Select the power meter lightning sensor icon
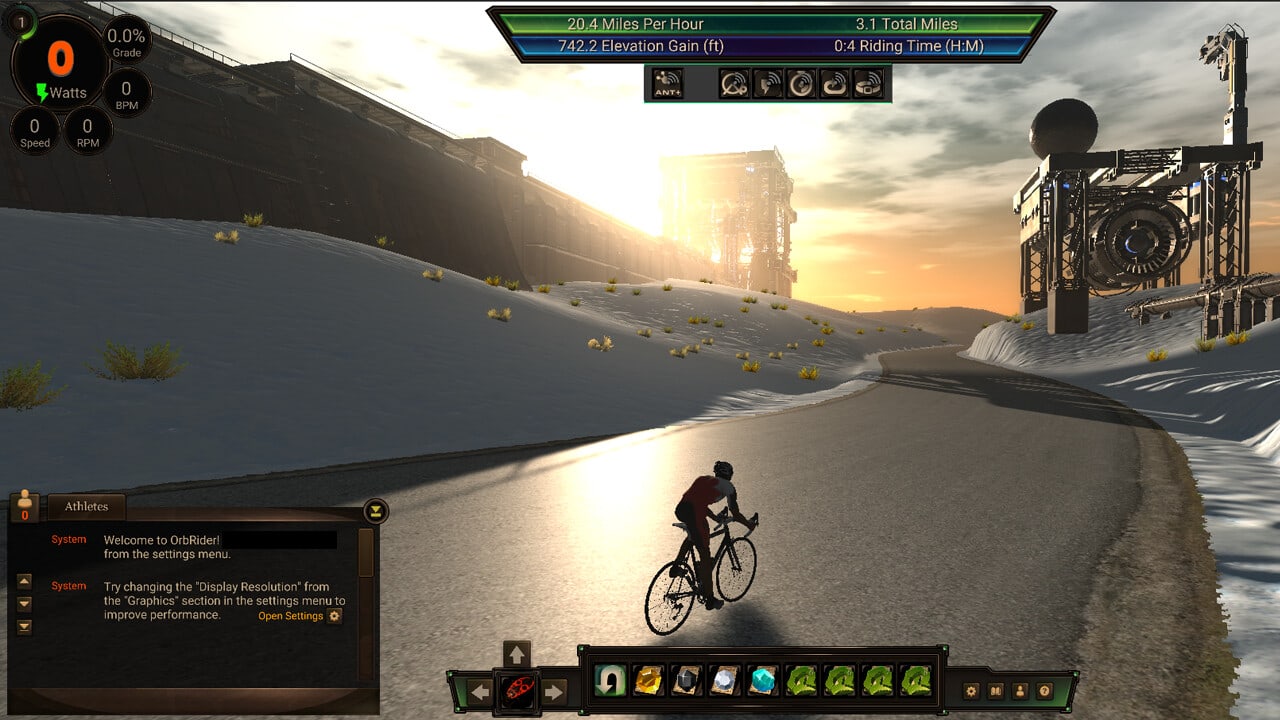This screenshot has height=720, width=1280. pyautogui.click(x=767, y=83)
